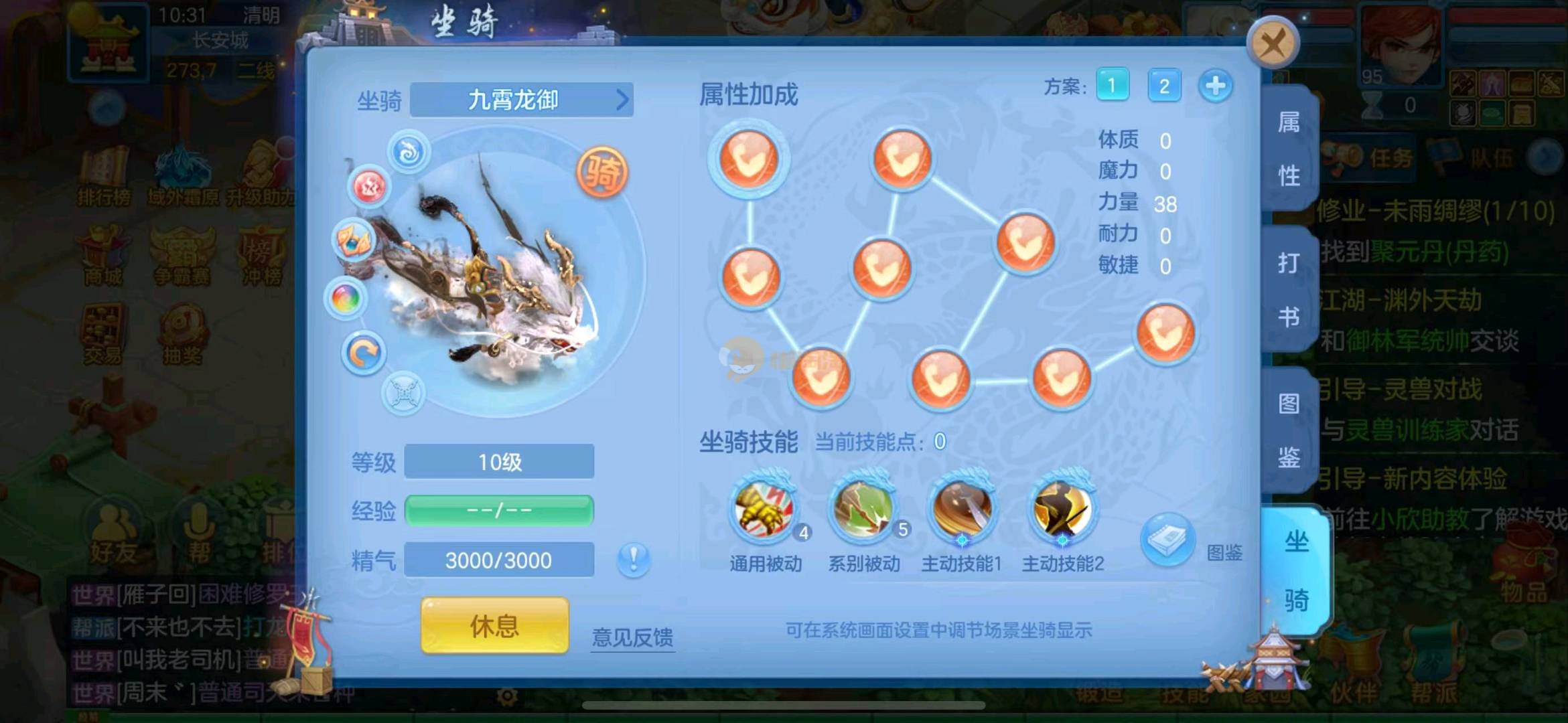This screenshot has width=1568, height=723.
Task: Switch to the 属性 side tab
Action: (x=1289, y=149)
